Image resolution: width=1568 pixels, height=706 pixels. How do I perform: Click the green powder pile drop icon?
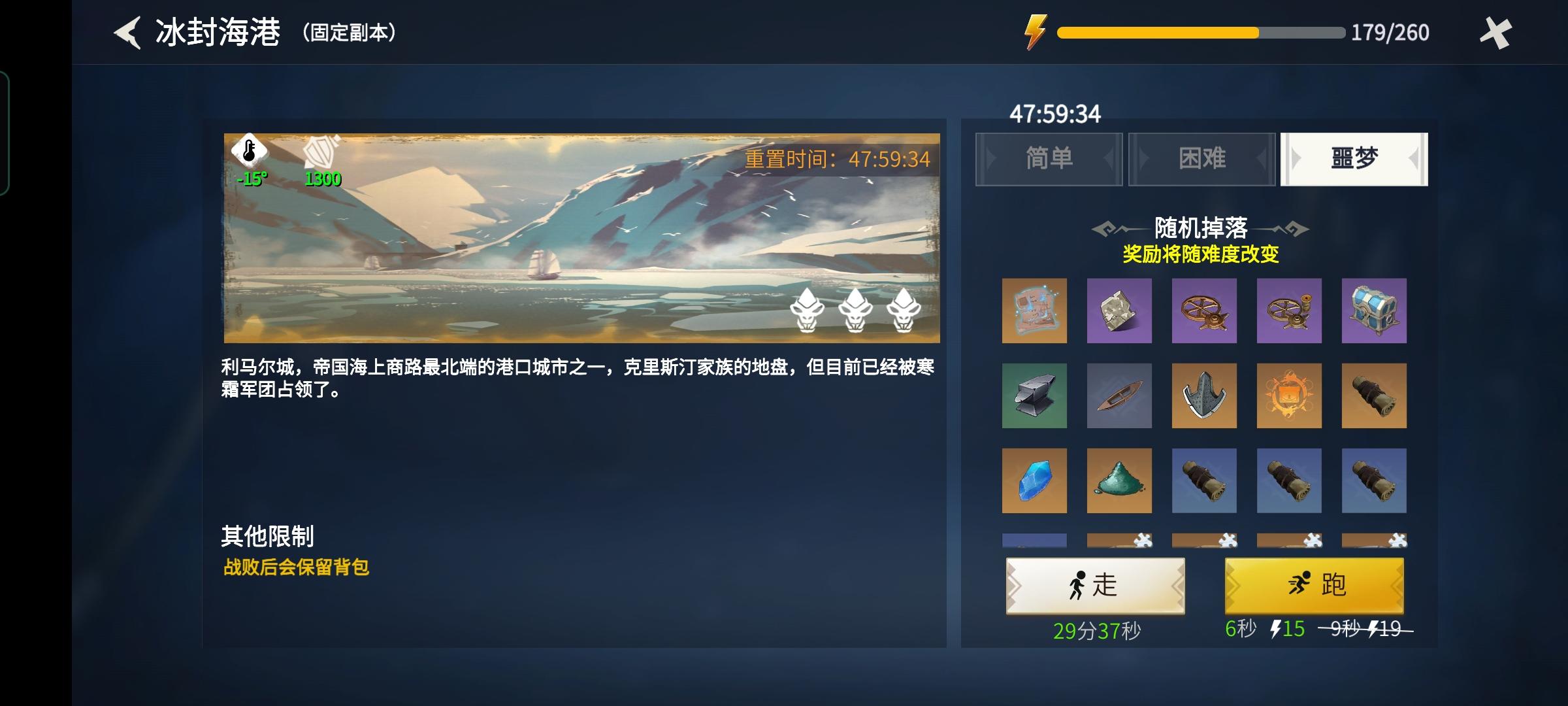(x=1119, y=482)
